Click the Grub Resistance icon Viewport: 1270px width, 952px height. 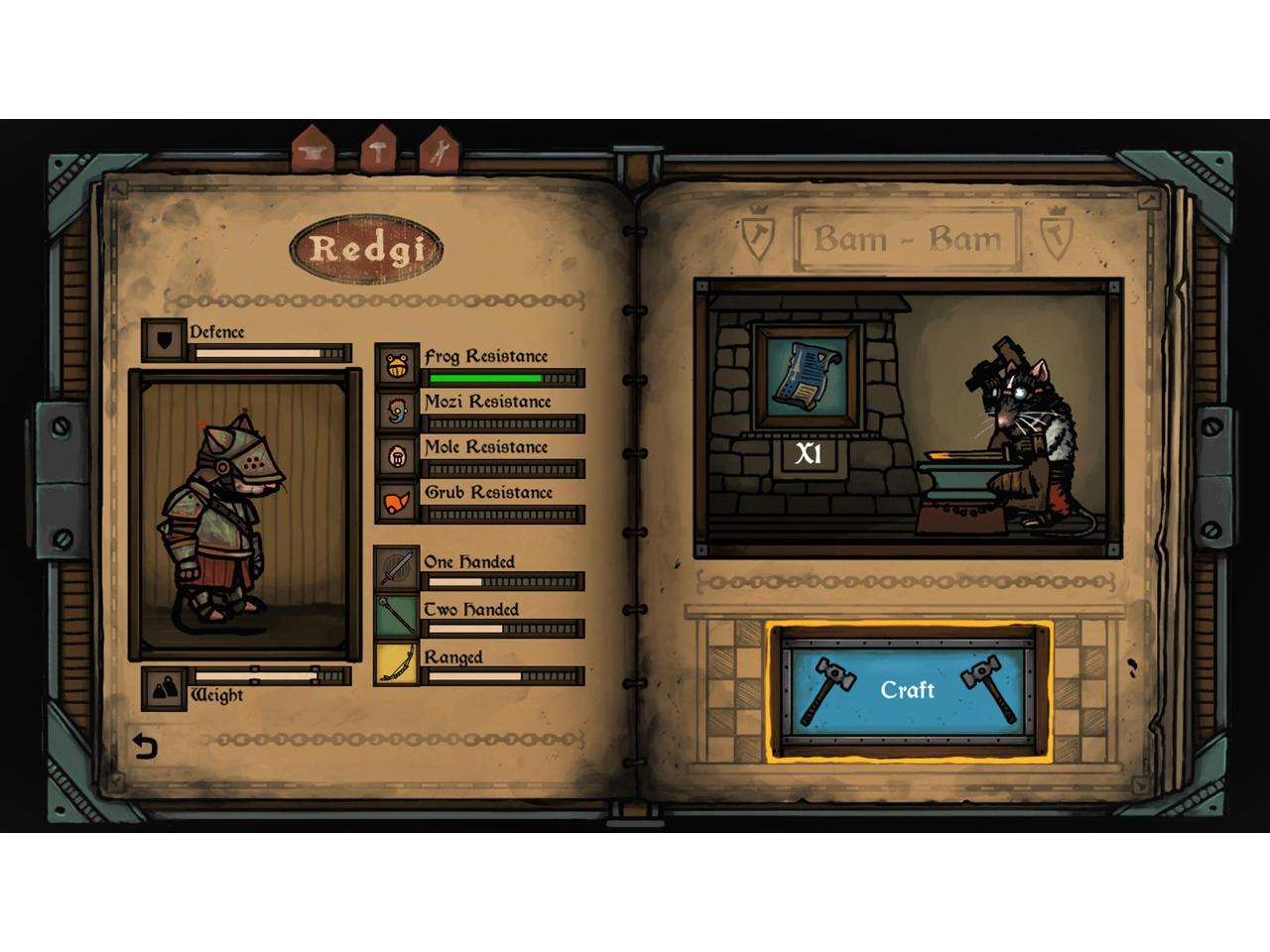(x=397, y=502)
